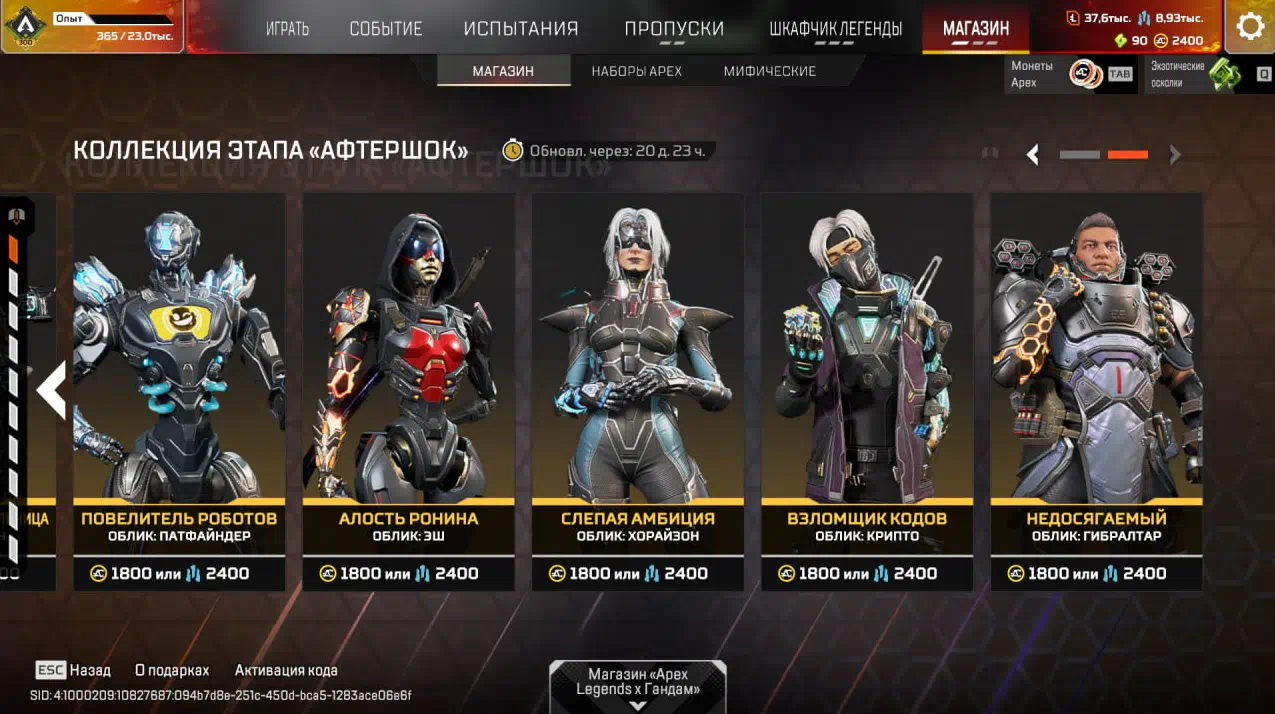This screenshot has width=1275, height=714.
Task: Open Активация кода to redeem a code
Action: pyautogui.click(x=286, y=670)
